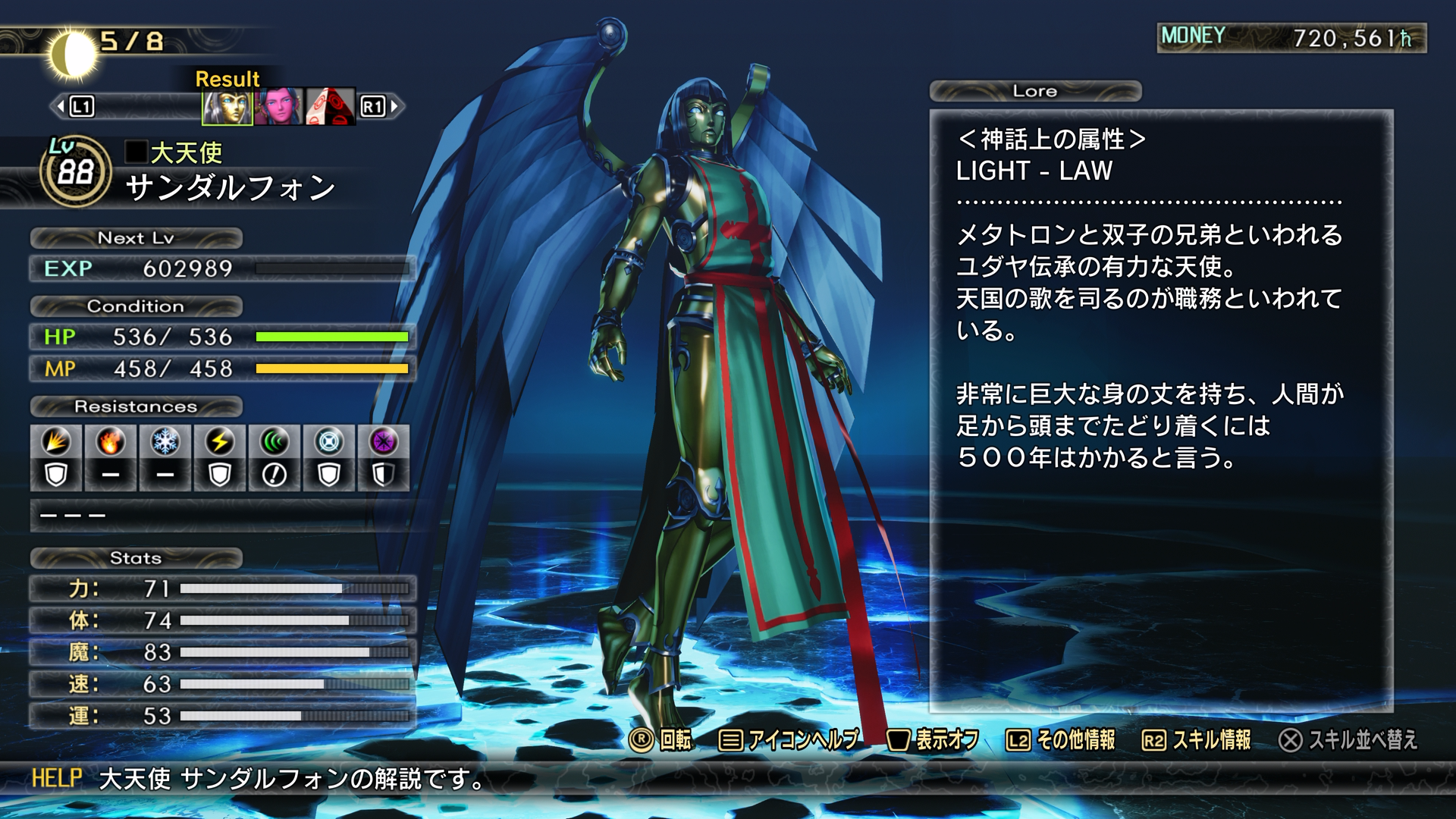Viewport: 1456px width, 819px height.
Task: Select the electric lightning resistance icon
Action: coord(220,442)
